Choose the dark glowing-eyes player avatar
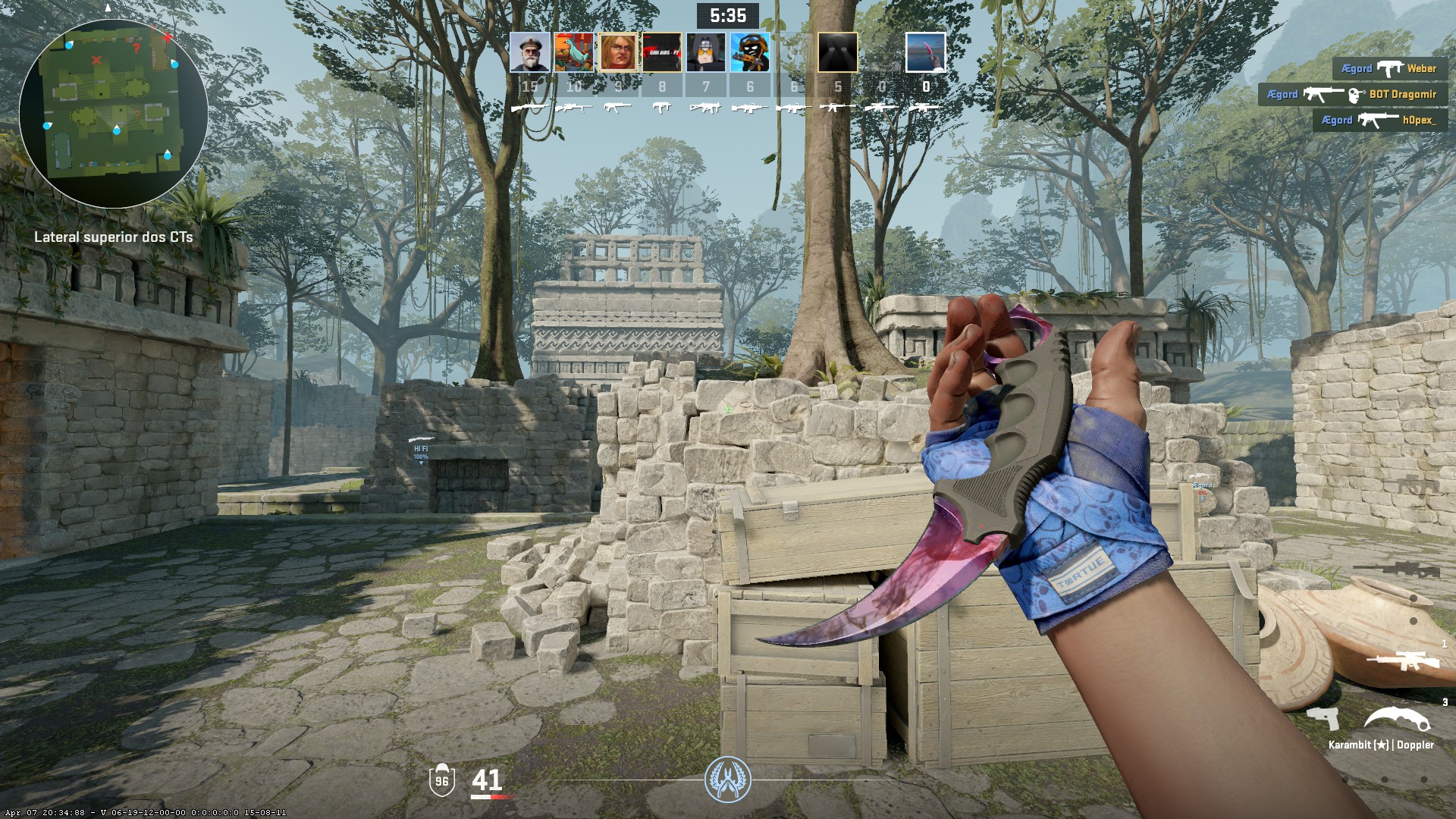The image size is (1456, 819). pyautogui.click(x=837, y=52)
